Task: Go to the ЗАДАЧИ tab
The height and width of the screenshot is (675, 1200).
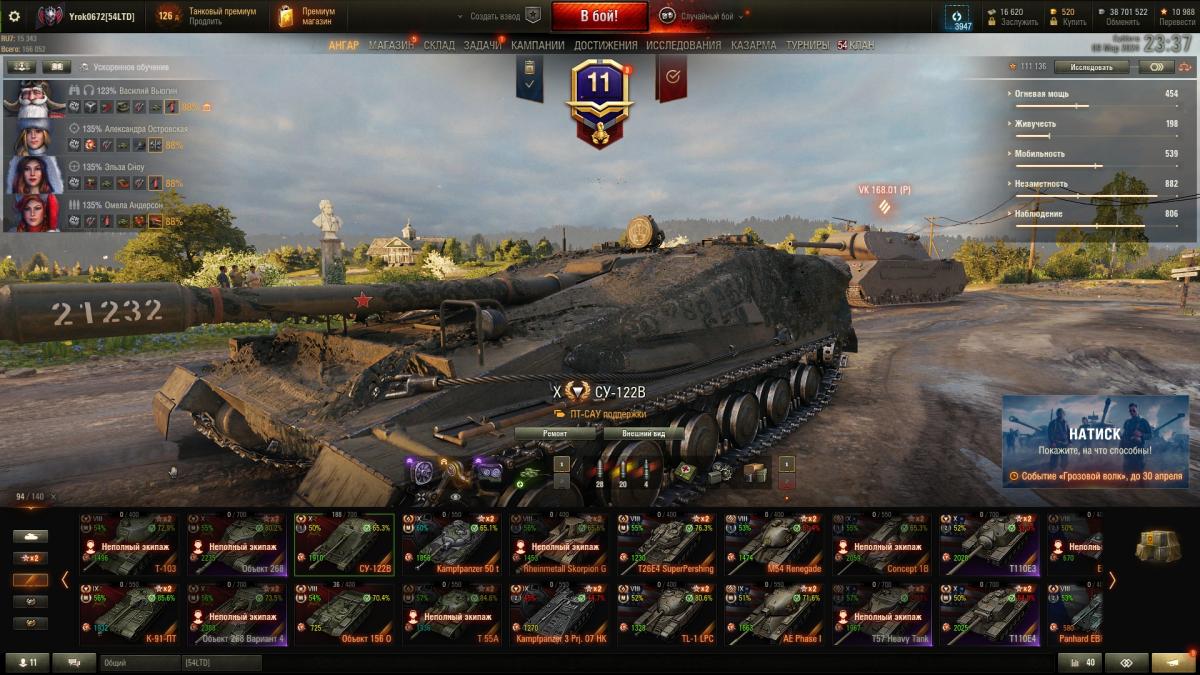Action: click(482, 45)
